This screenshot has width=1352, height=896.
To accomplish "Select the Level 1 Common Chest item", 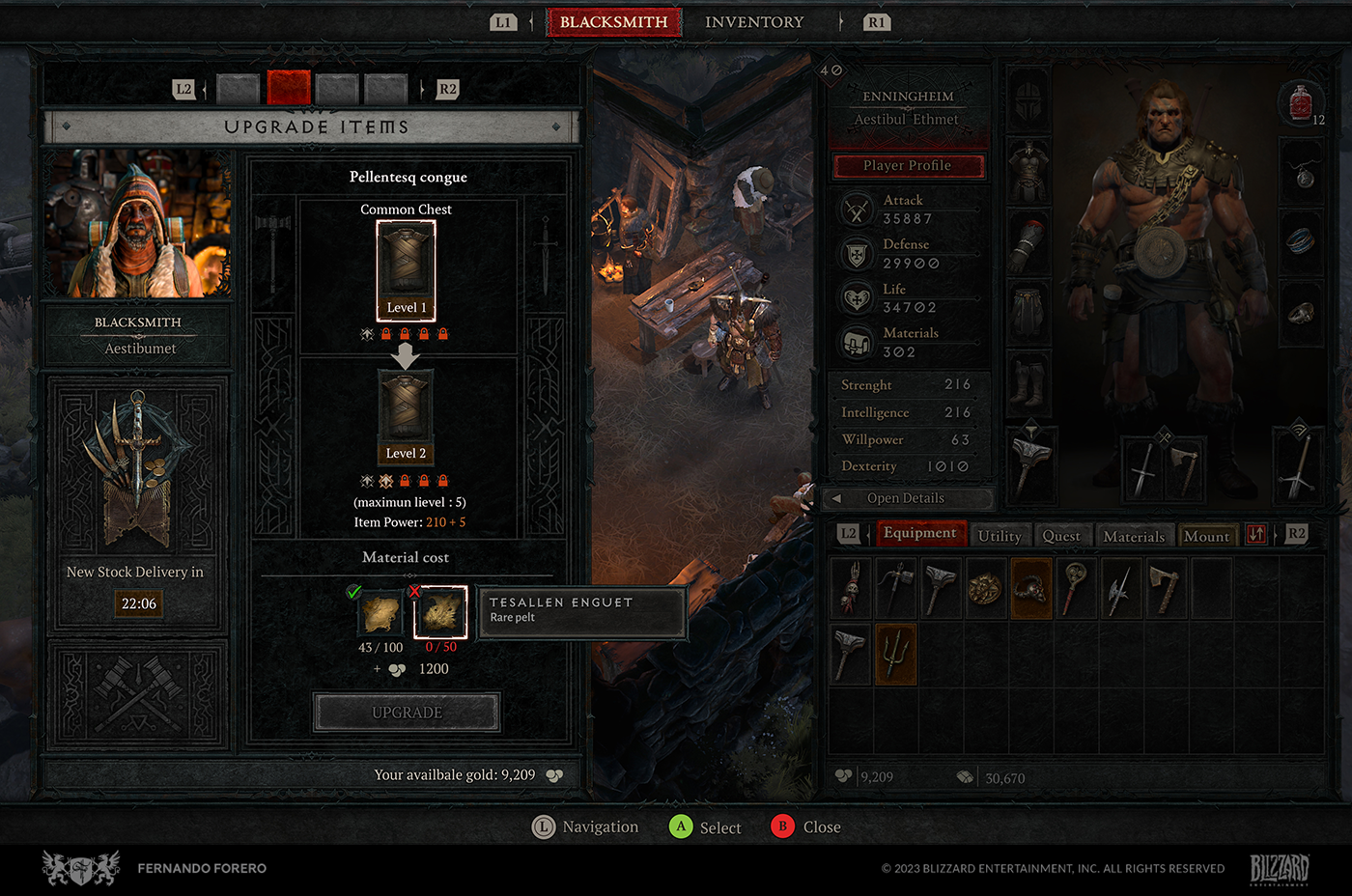I will pyautogui.click(x=406, y=270).
